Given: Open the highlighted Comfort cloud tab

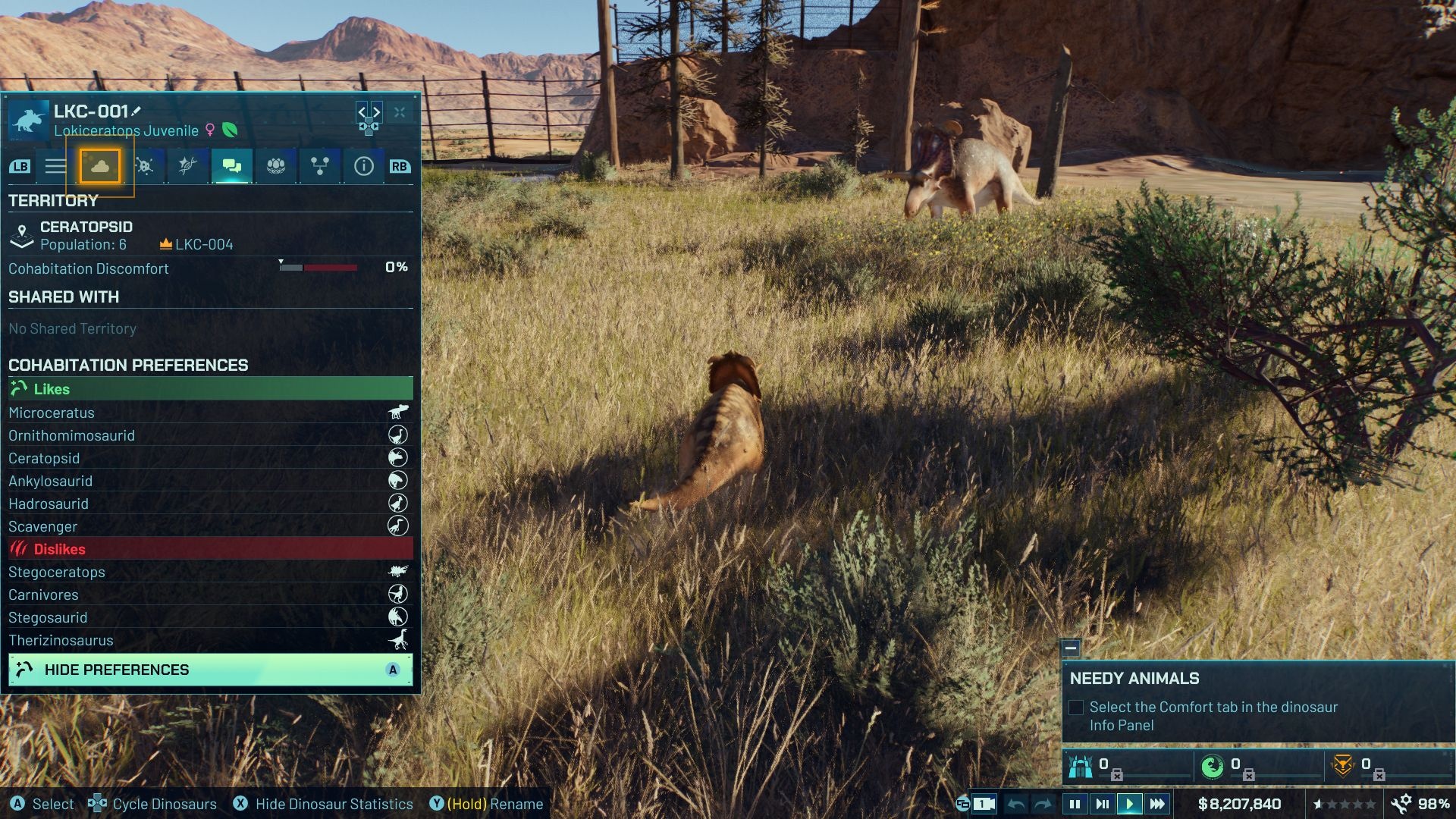Looking at the screenshot, I should (x=100, y=166).
